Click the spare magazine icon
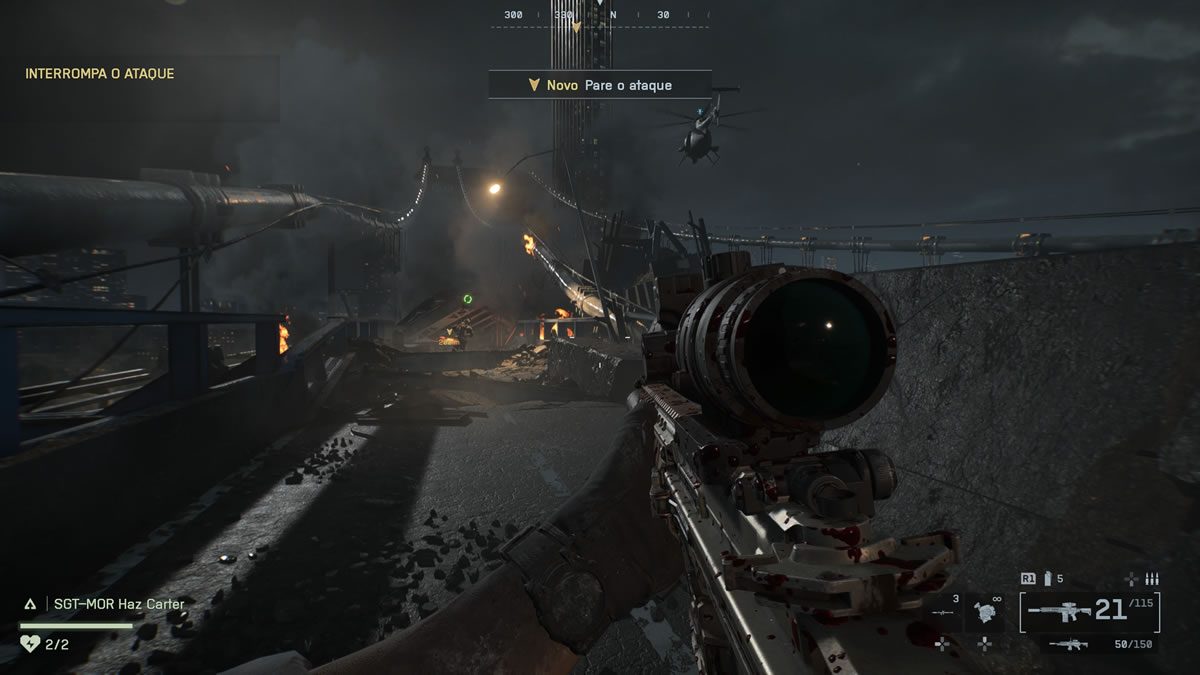The width and height of the screenshot is (1200, 675). [x=1048, y=578]
